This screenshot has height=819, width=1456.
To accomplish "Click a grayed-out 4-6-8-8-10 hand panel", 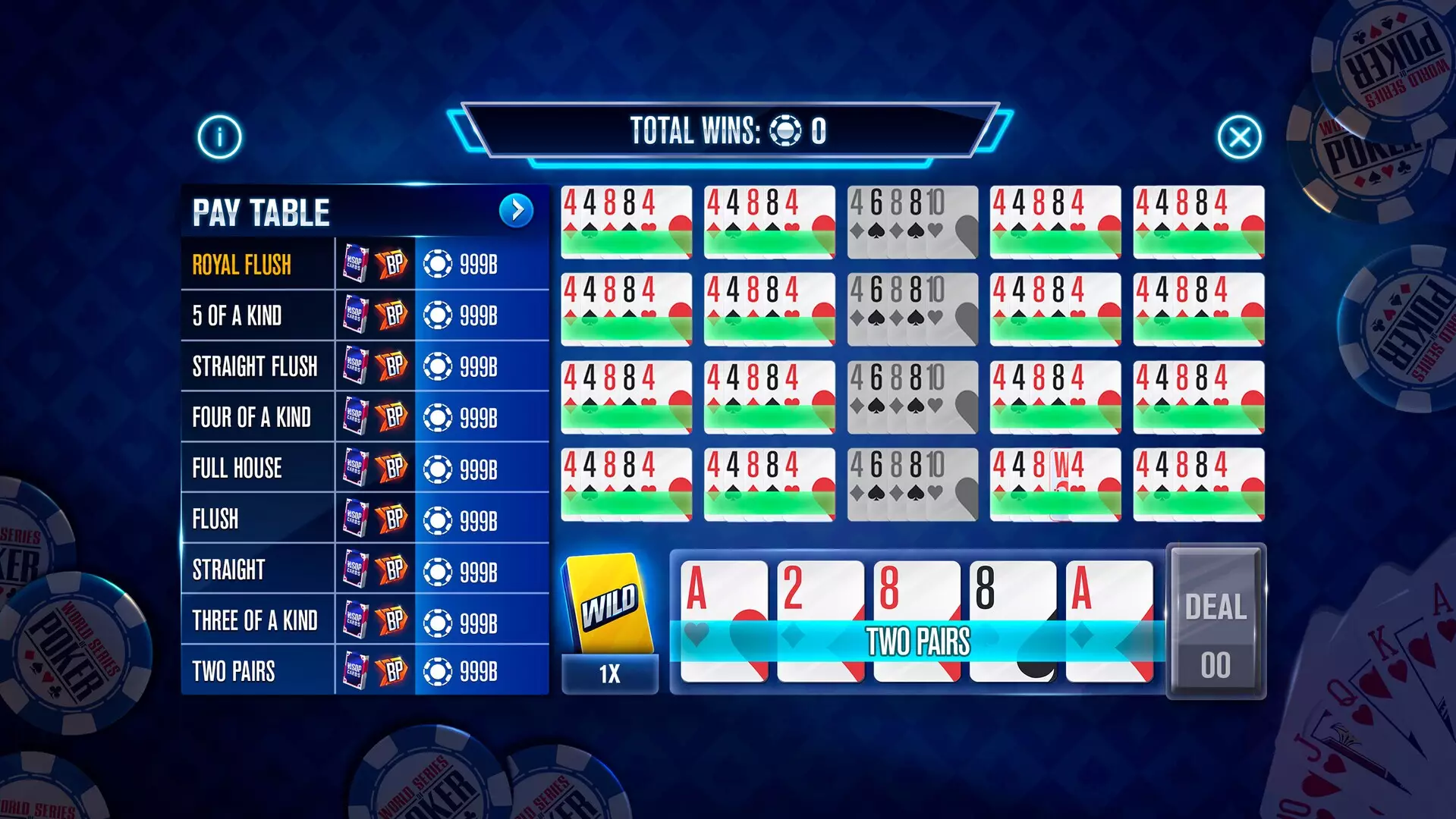I will tap(910, 222).
